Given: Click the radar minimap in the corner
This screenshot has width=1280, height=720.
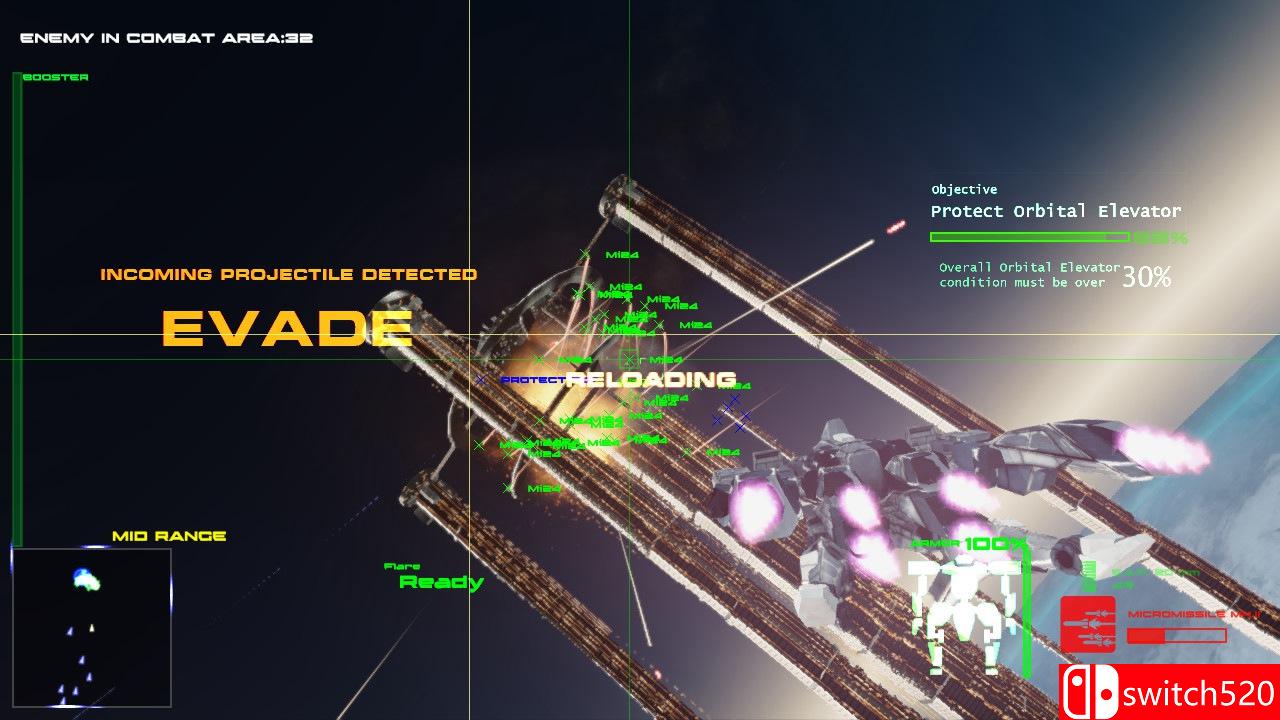Looking at the screenshot, I should (x=93, y=625).
